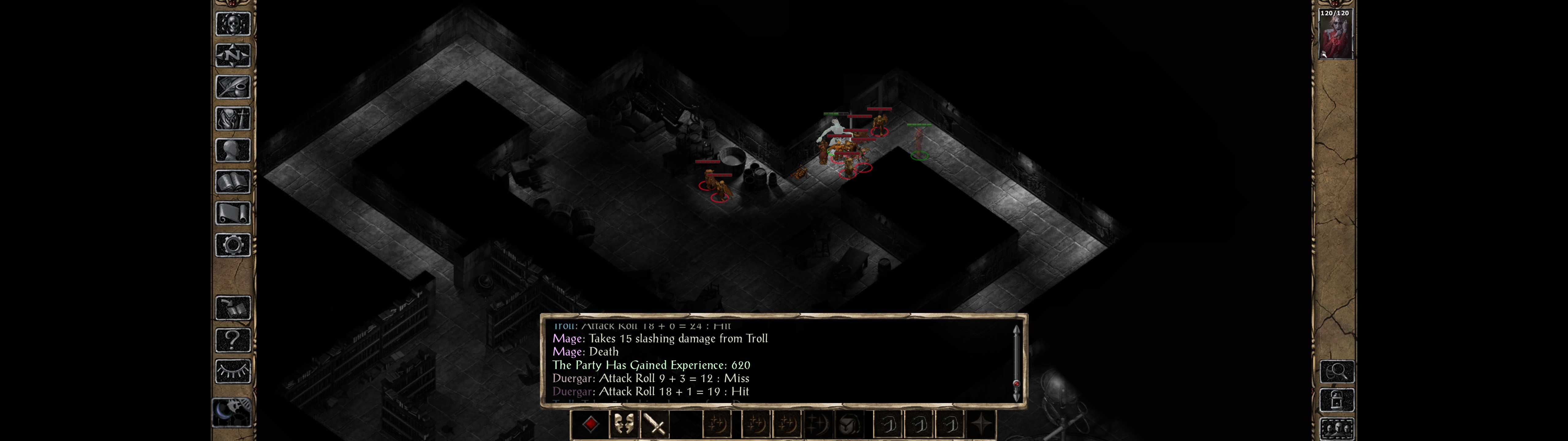
Task: Click the skull button to return to game
Action: pos(233,24)
